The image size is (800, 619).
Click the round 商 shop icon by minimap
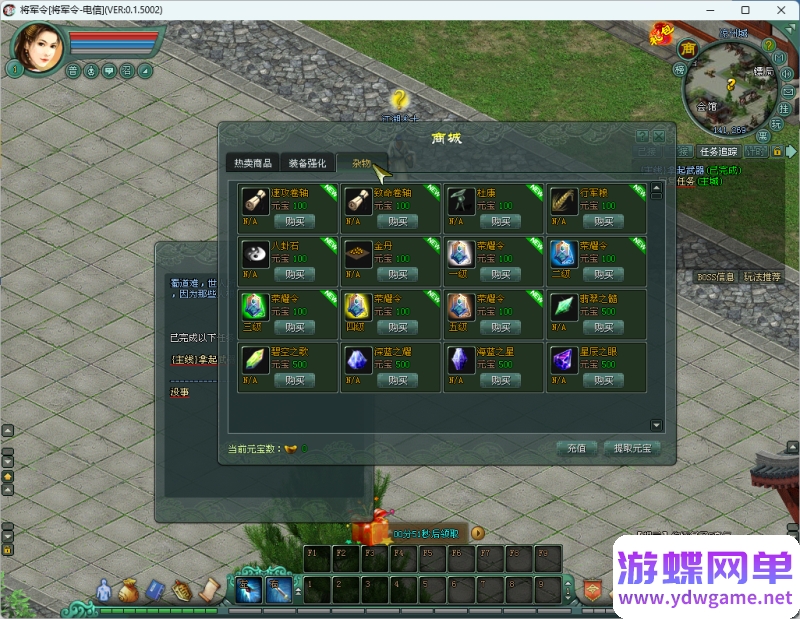tap(687, 48)
